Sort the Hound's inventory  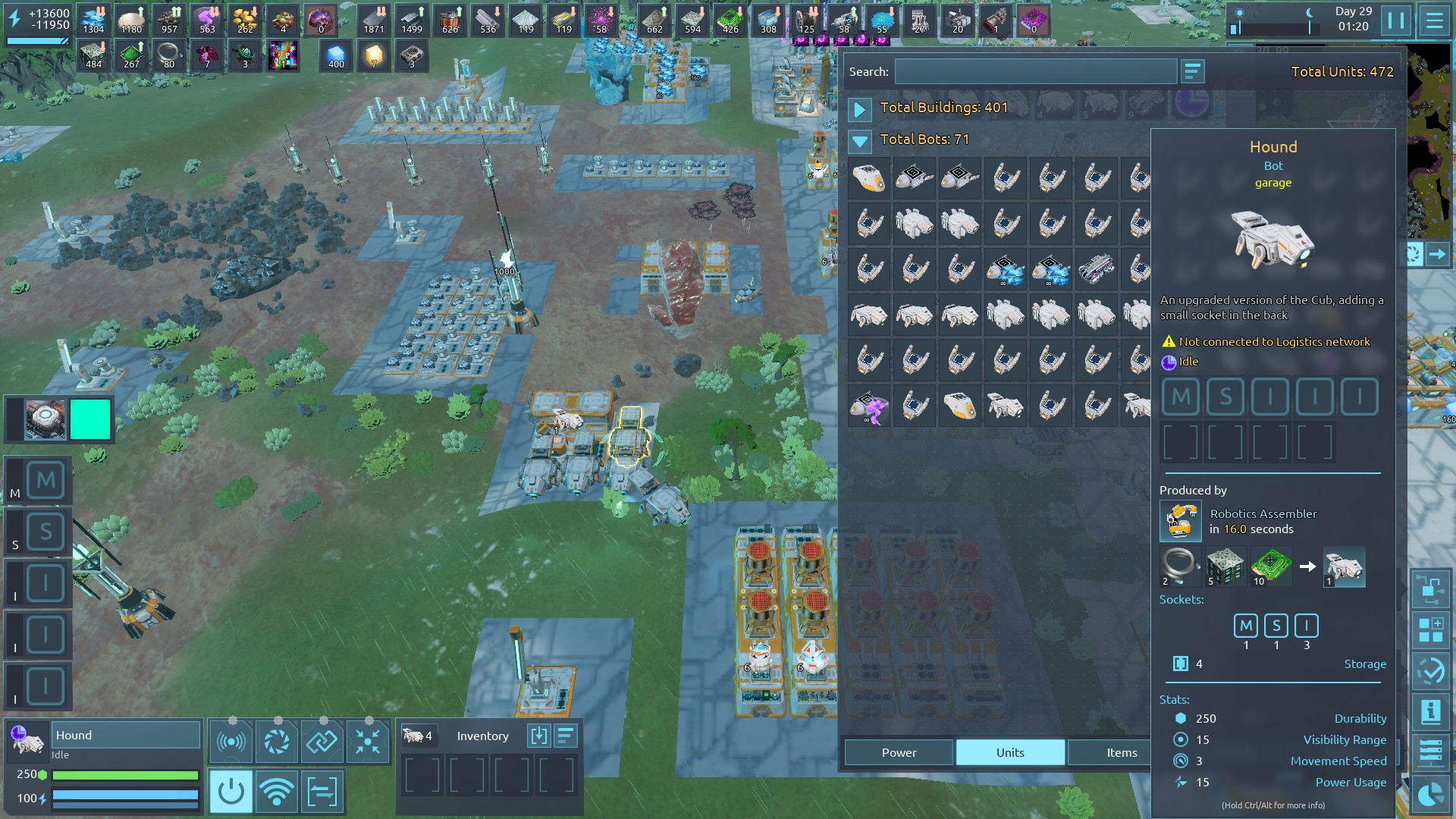pyautogui.click(x=566, y=736)
